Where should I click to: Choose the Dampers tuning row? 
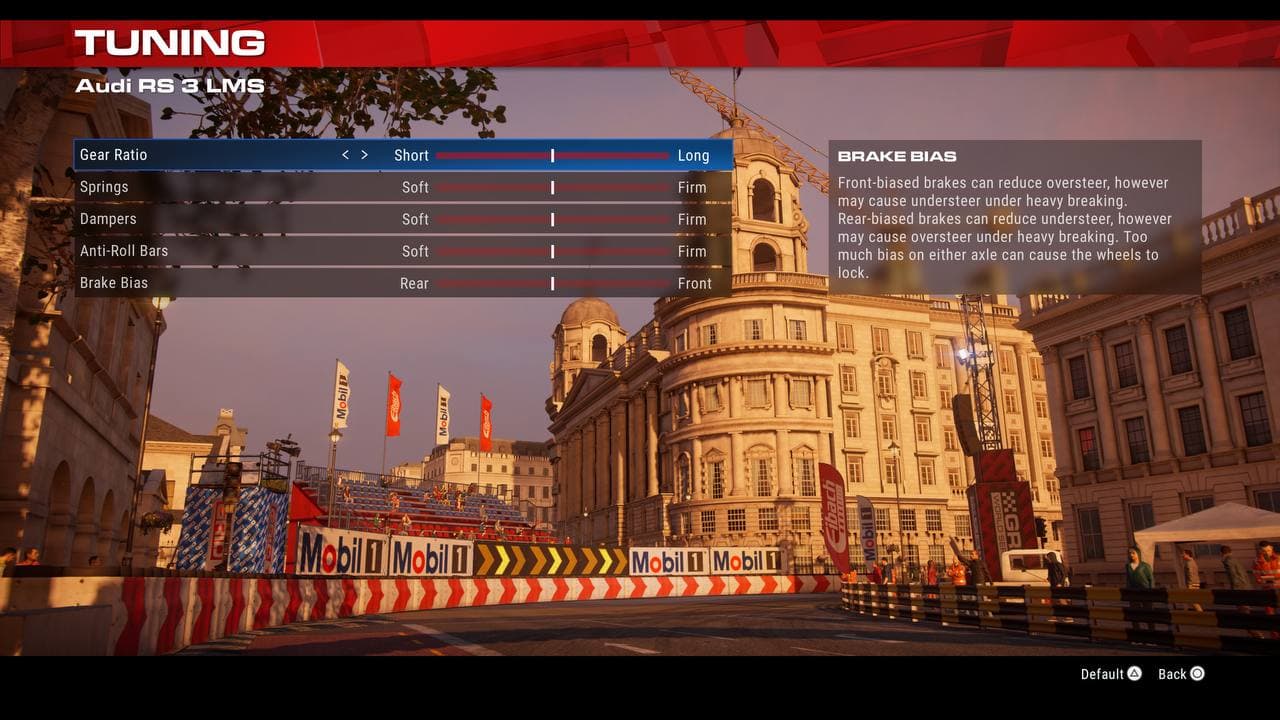point(108,219)
